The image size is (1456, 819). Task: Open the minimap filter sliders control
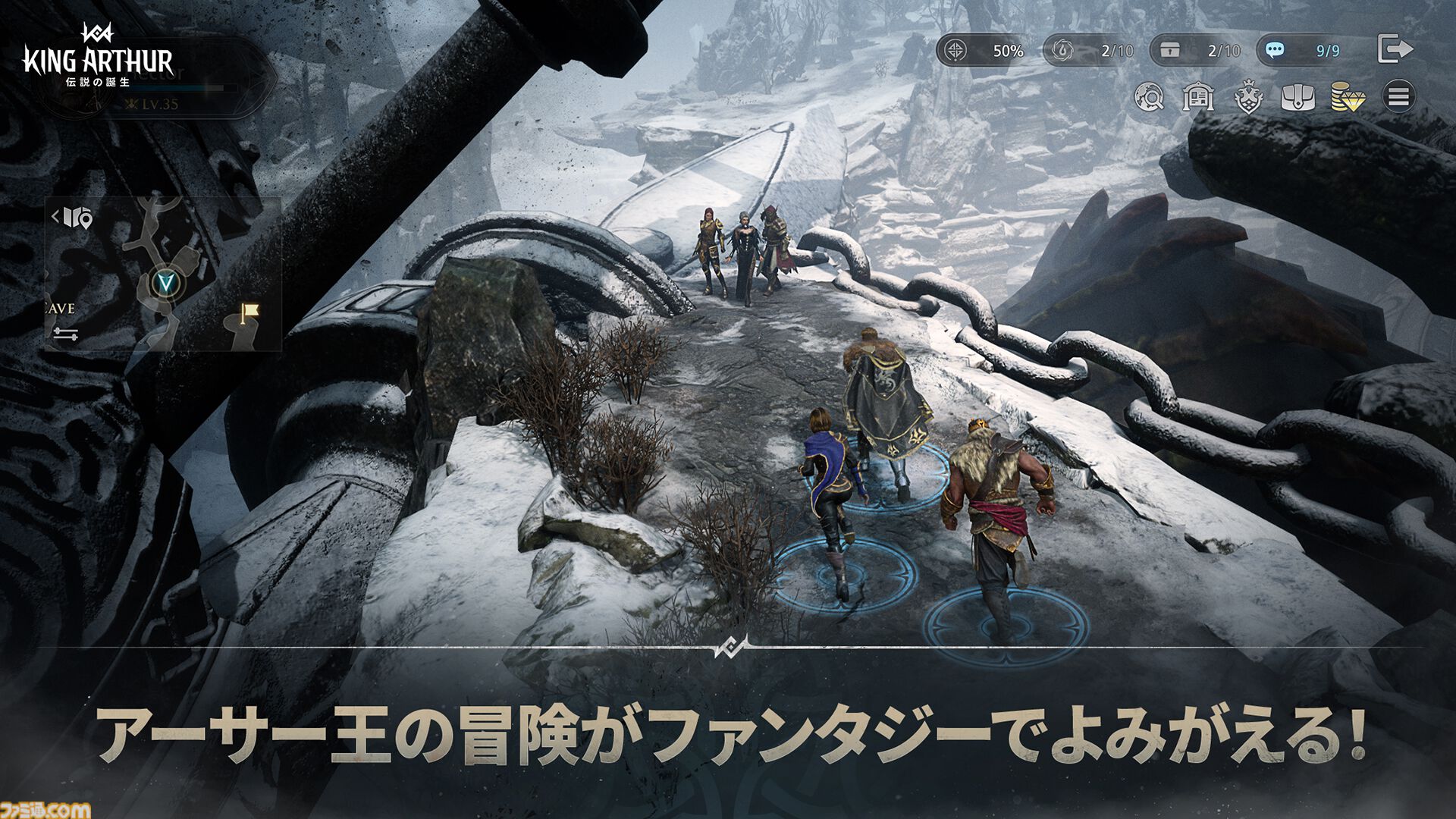click(x=66, y=332)
